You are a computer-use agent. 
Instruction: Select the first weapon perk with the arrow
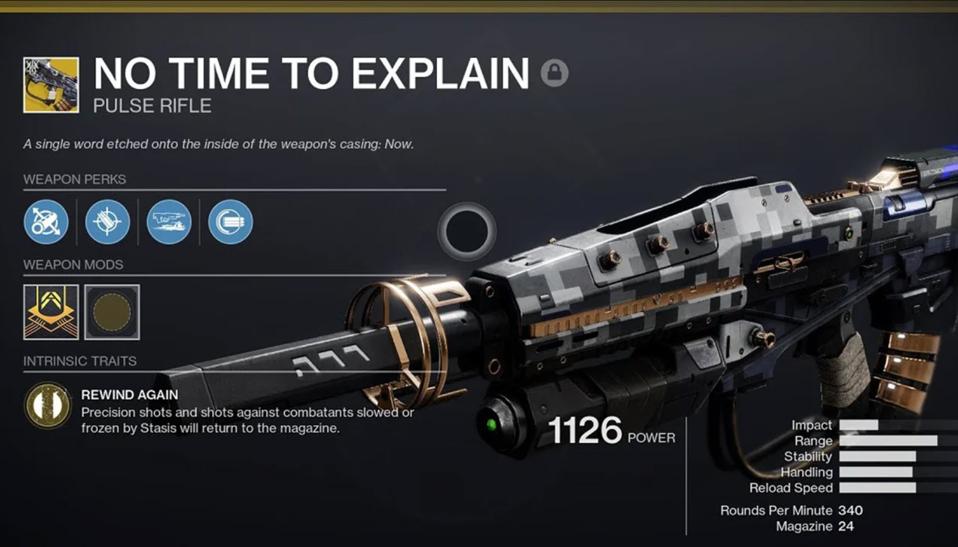(x=46, y=221)
